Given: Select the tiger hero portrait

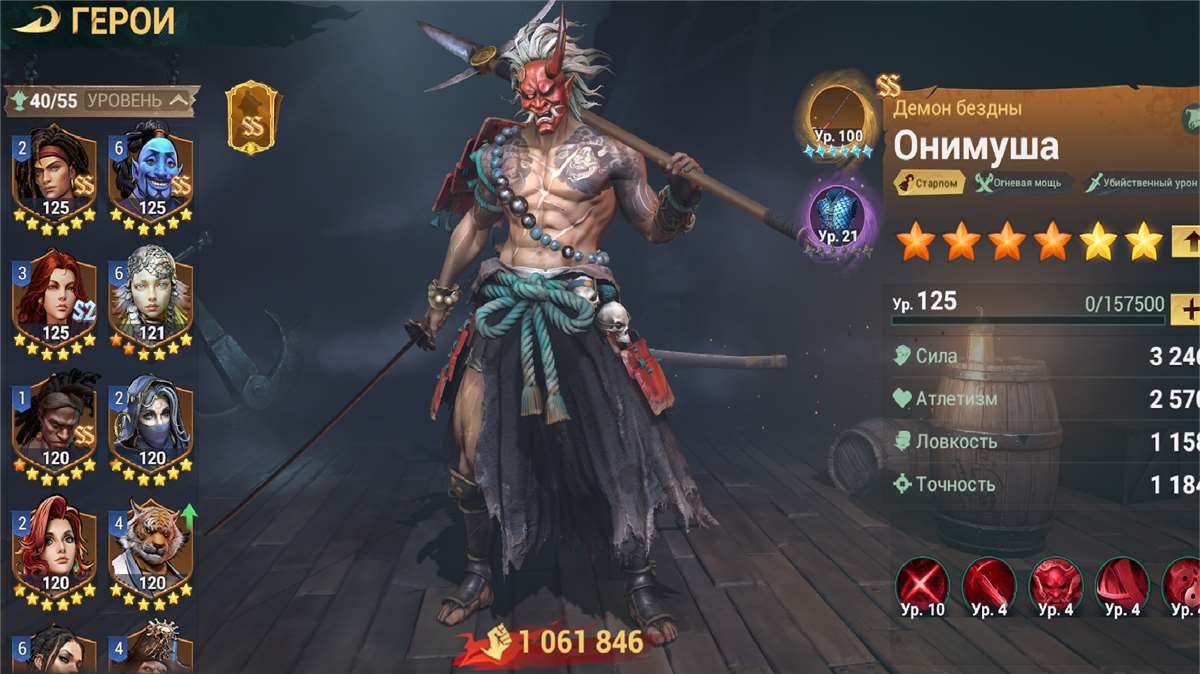Looking at the screenshot, I should tap(151, 550).
